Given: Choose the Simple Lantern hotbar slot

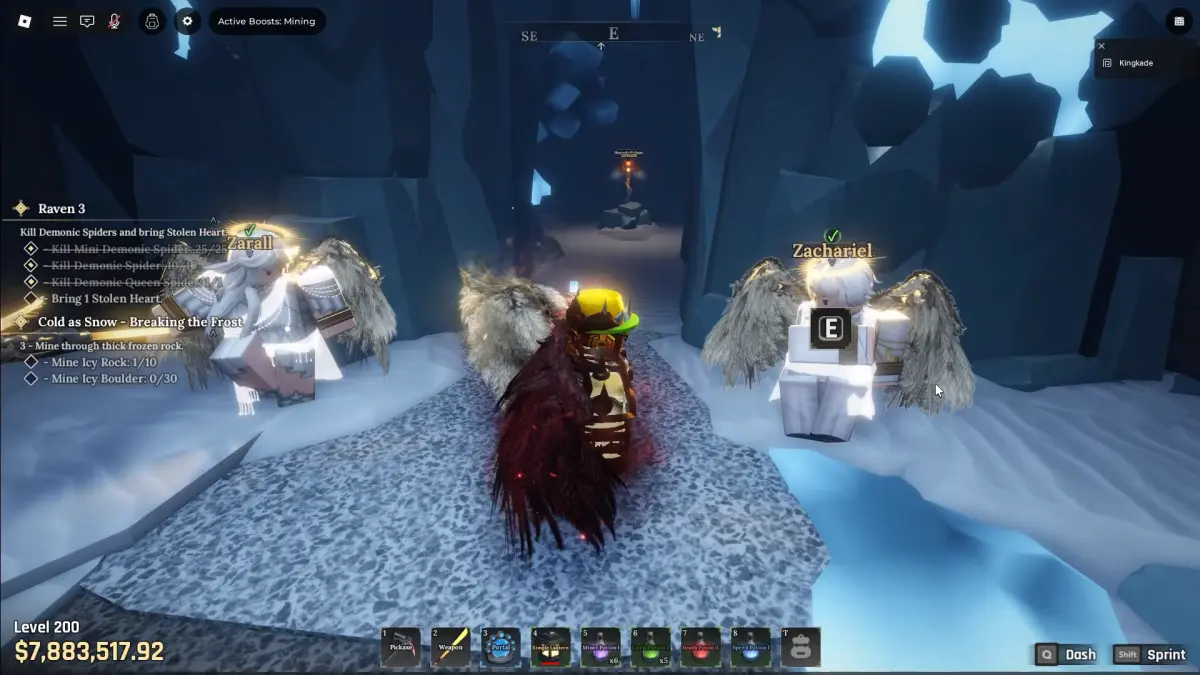Looking at the screenshot, I should point(551,647).
